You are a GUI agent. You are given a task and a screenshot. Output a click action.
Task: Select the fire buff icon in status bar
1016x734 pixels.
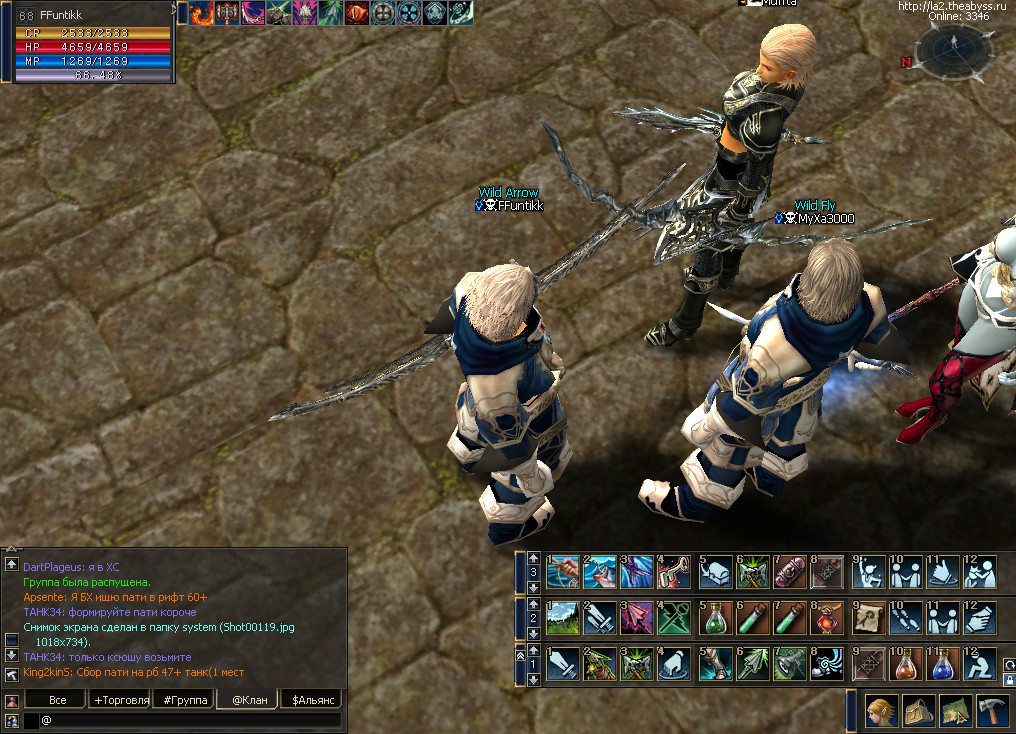pyautogui.click(x=202, y=13)
